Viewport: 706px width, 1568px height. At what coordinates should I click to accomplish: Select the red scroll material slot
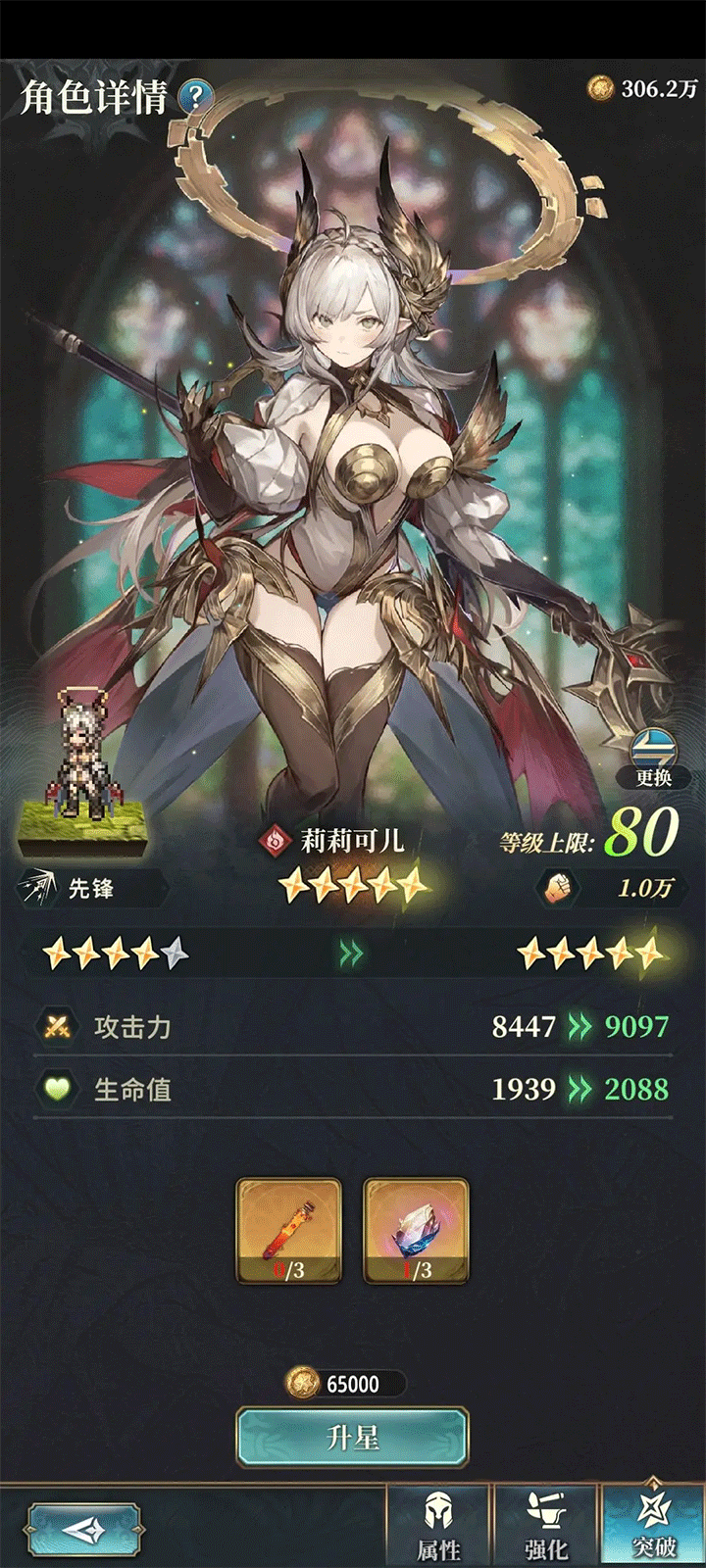pyautogui.click(x=289, y=1231)
